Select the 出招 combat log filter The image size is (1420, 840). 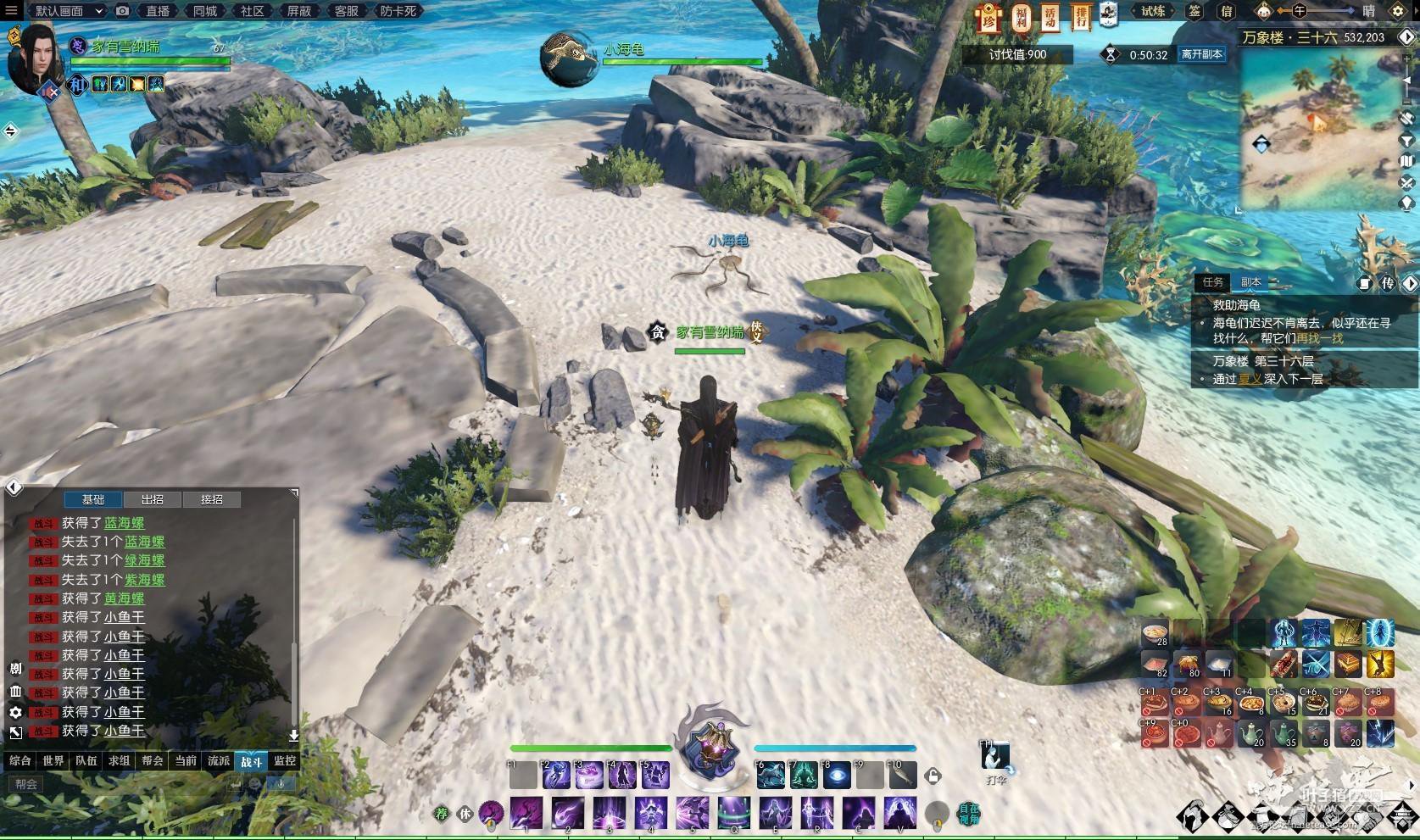(x=153, y=499)
